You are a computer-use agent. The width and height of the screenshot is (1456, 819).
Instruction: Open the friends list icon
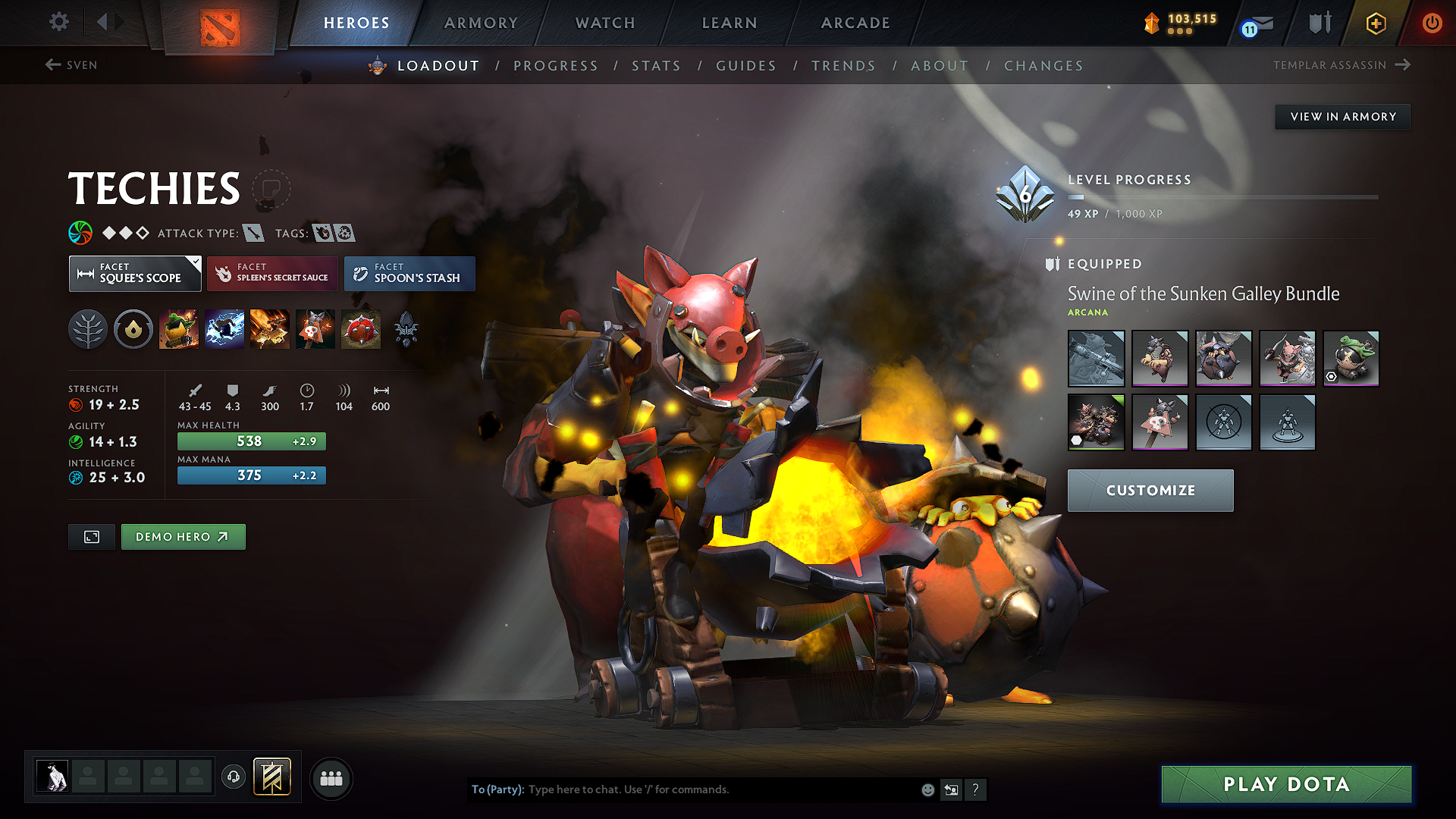pos(331,777)
